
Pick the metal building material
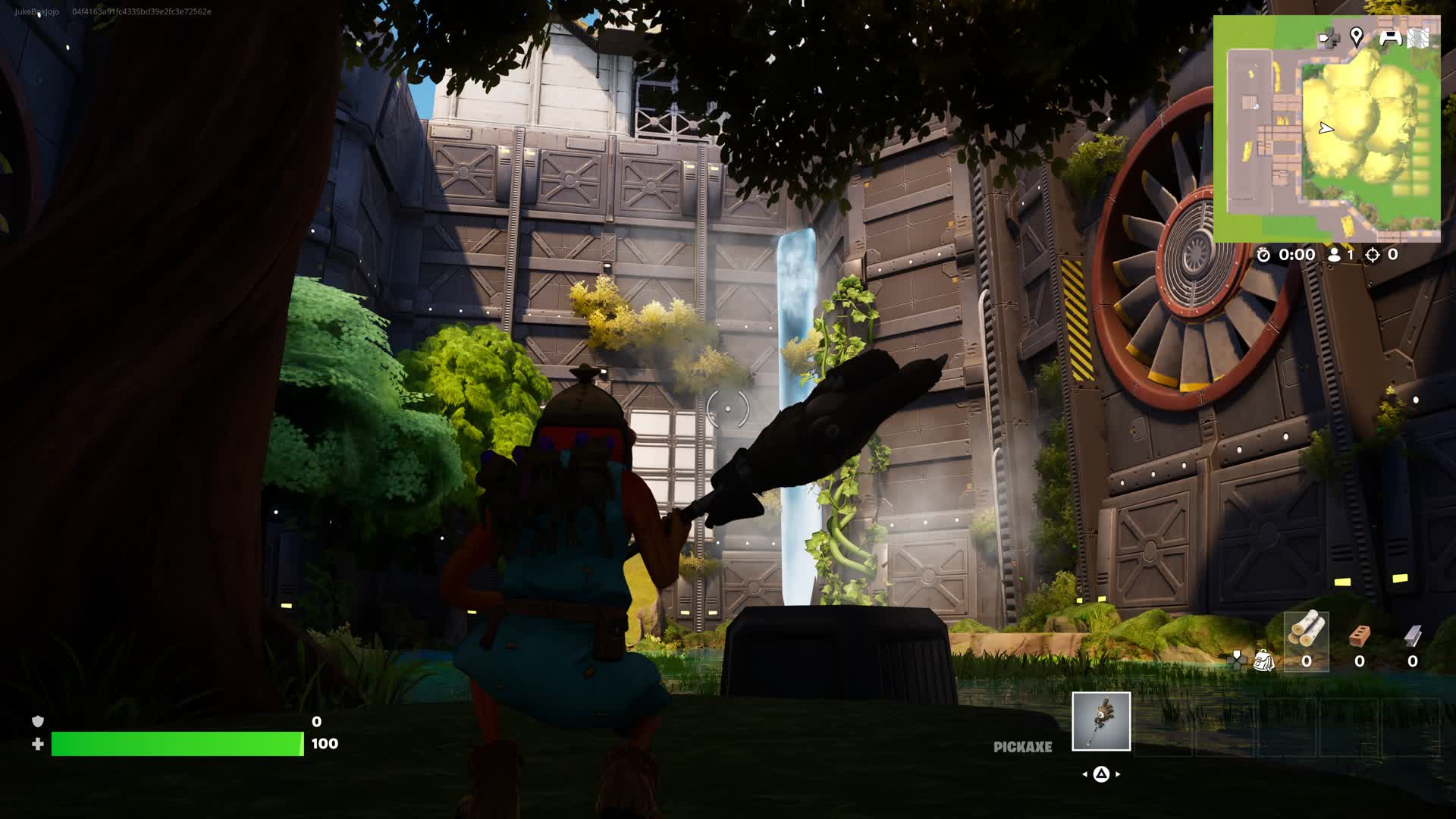pyautogui.click(x=1412, y=635)
